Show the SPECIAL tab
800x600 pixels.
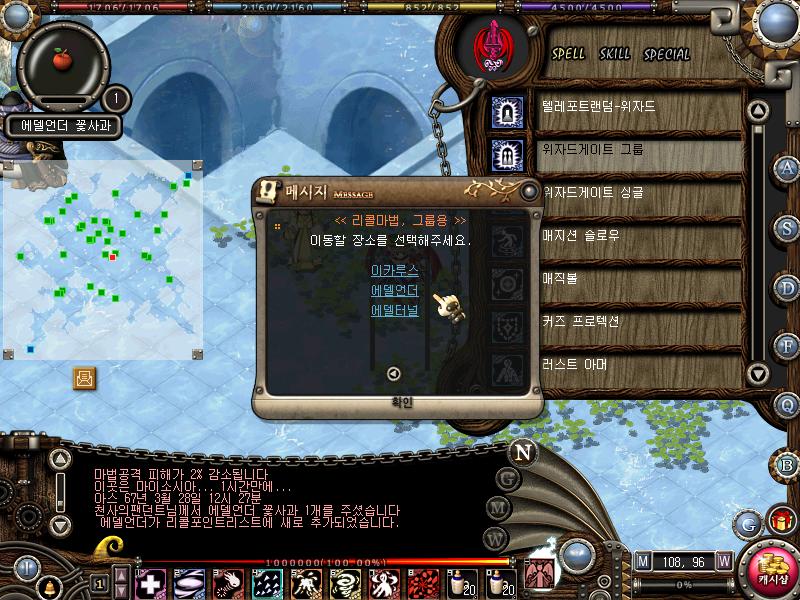click(666, 54)
